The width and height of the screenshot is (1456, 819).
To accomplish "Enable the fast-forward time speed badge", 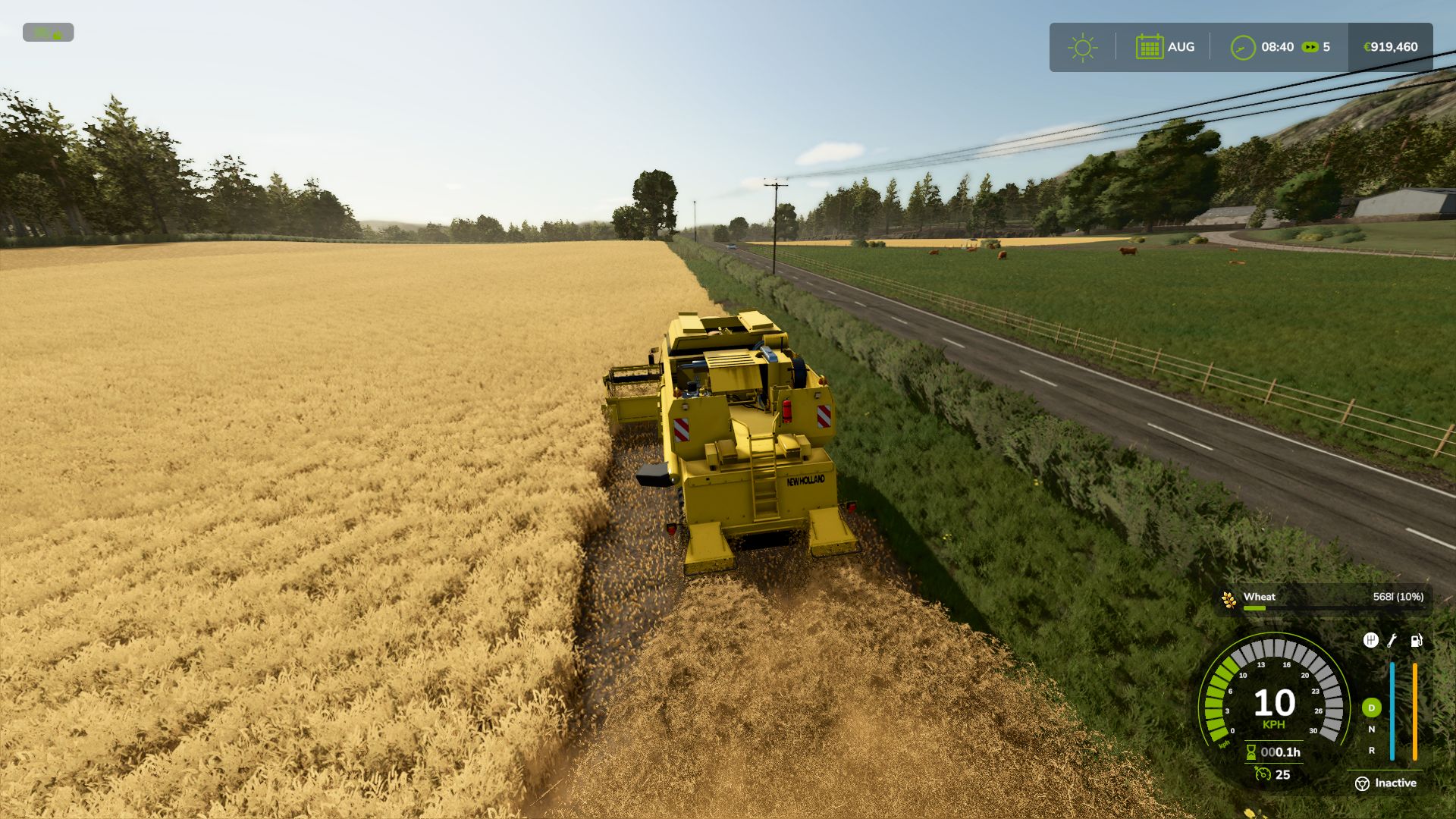I will [1311, 47].
